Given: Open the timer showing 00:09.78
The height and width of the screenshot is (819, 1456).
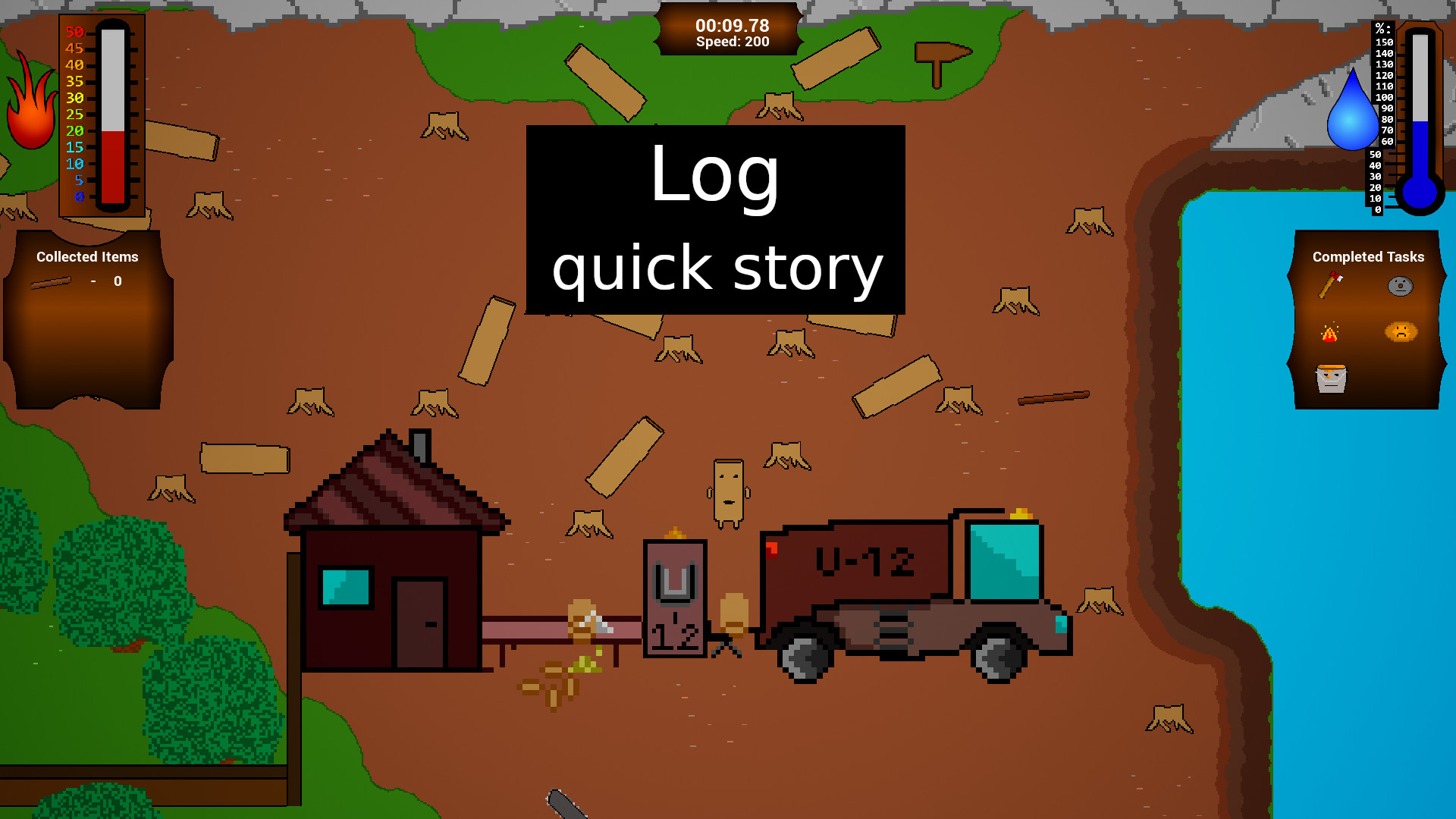Looking at the screenshot, I should [731, 25].
